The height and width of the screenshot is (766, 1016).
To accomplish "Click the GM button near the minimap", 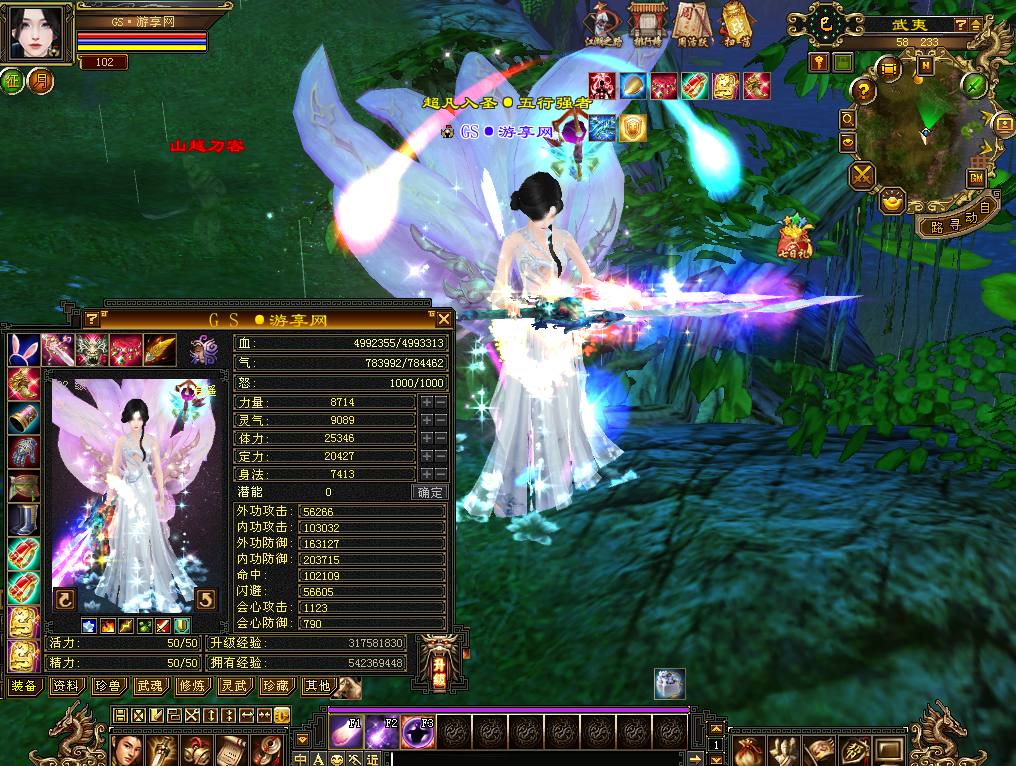I will coord(976,177).
